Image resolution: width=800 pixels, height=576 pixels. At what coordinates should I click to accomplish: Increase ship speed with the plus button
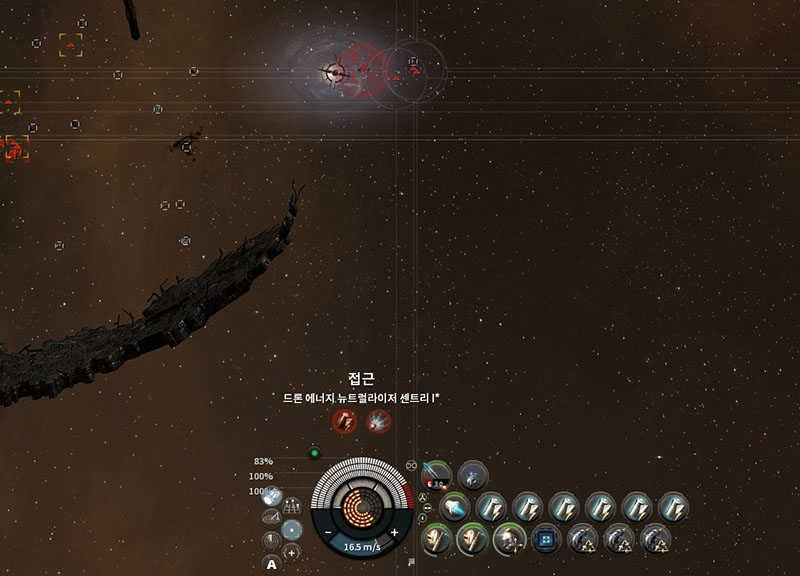click(394, 533)
